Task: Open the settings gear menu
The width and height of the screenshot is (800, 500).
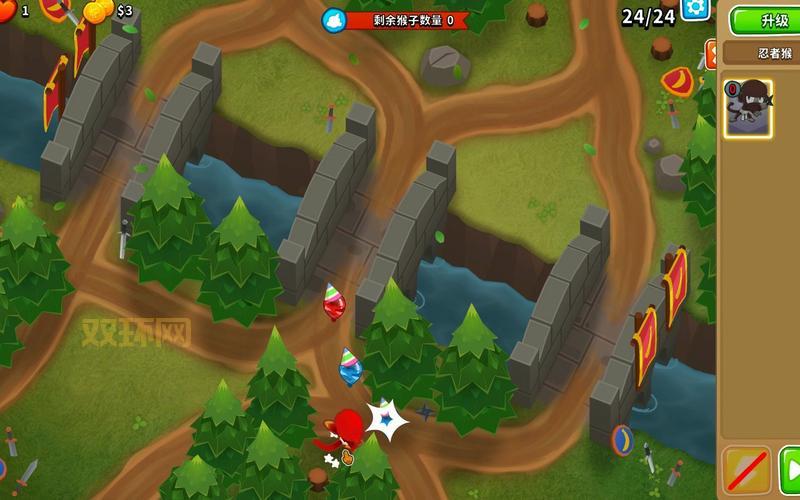Action: [x=695, y=8]
